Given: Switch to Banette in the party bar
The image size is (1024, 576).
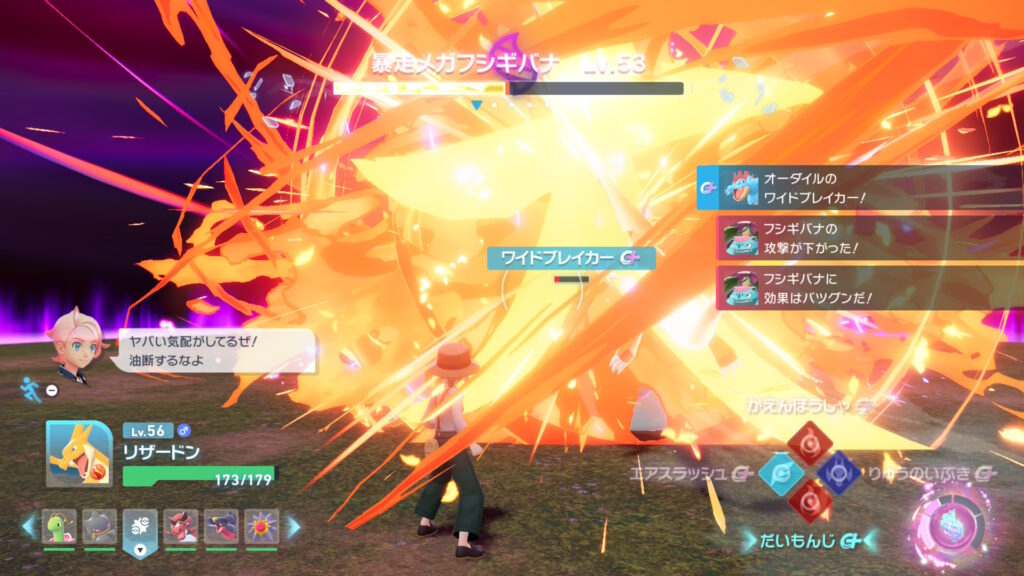Looking at the screenshot, I should pyautogui.click(x=99, y=526).
